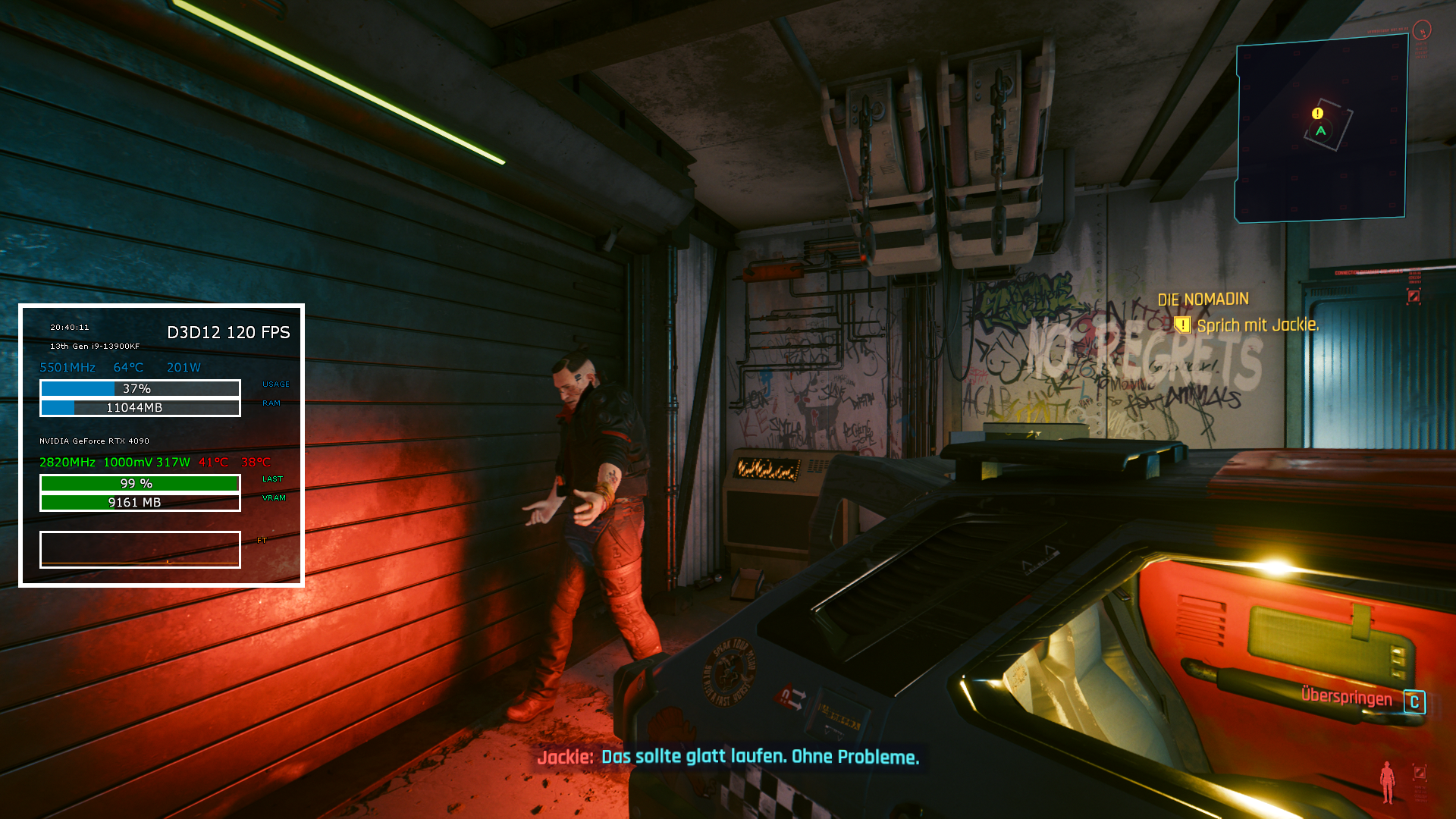Toggle the D3D12 FPS counter in the overlay
The height and width of the screenshot is (819, 1456).
(x=228, y=333)
